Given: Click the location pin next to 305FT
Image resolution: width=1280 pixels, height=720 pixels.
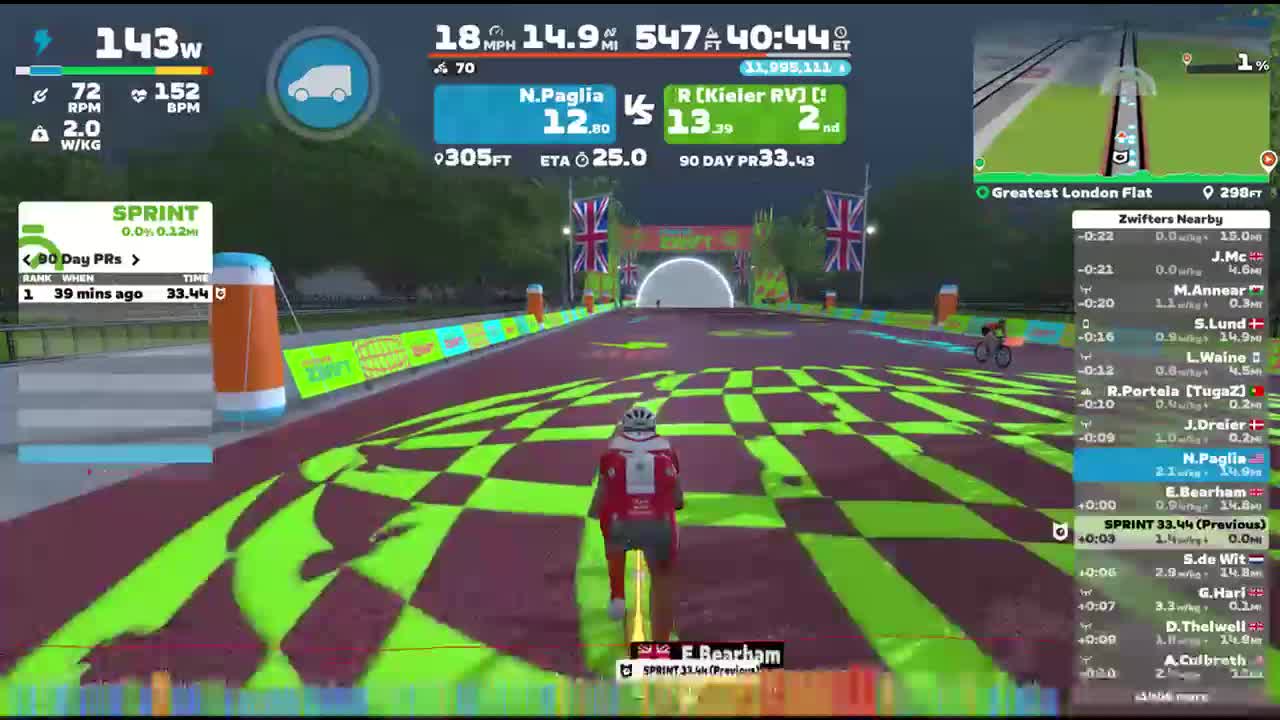Looking at the screenshot, I should [x=440, y=160].
